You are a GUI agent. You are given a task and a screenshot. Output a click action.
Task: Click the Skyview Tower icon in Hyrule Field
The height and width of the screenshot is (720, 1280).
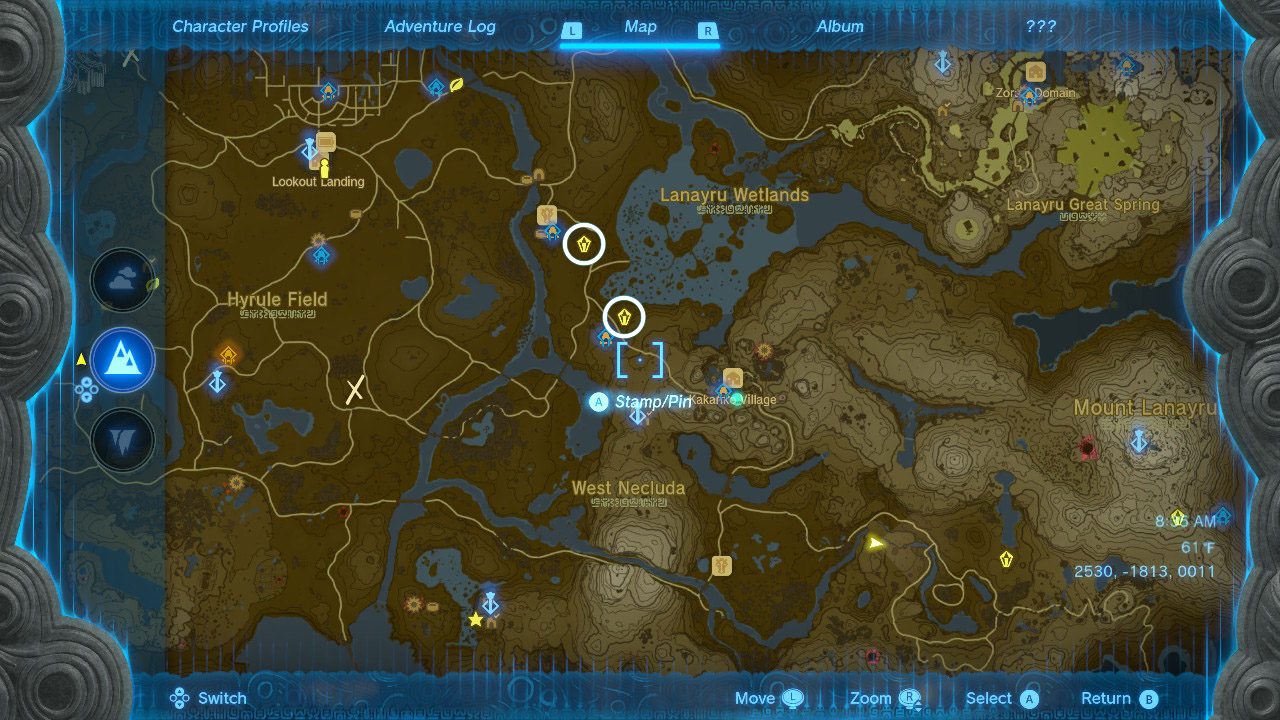point(217,383)
